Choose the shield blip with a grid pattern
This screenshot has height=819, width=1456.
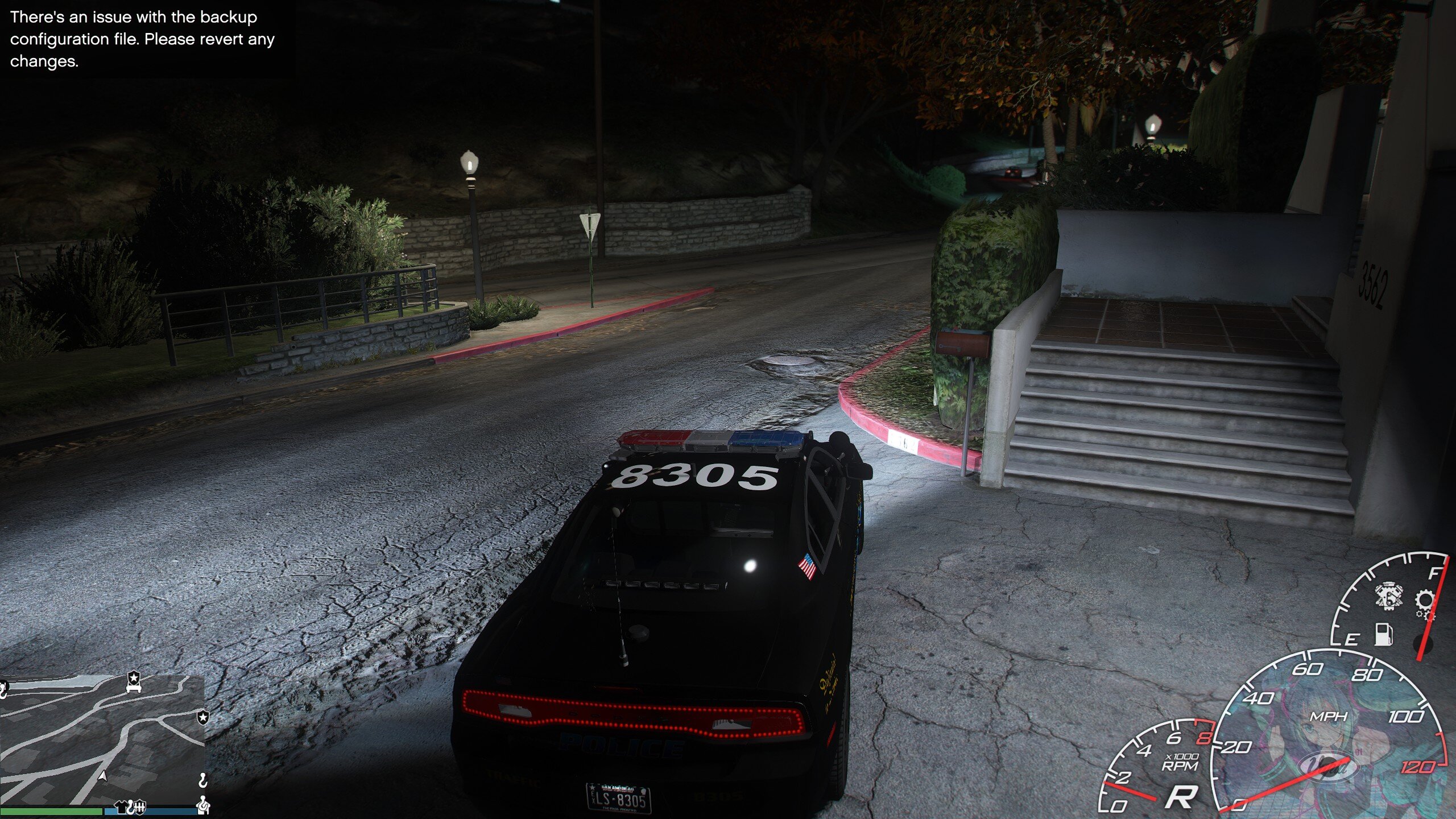(140, 806)
